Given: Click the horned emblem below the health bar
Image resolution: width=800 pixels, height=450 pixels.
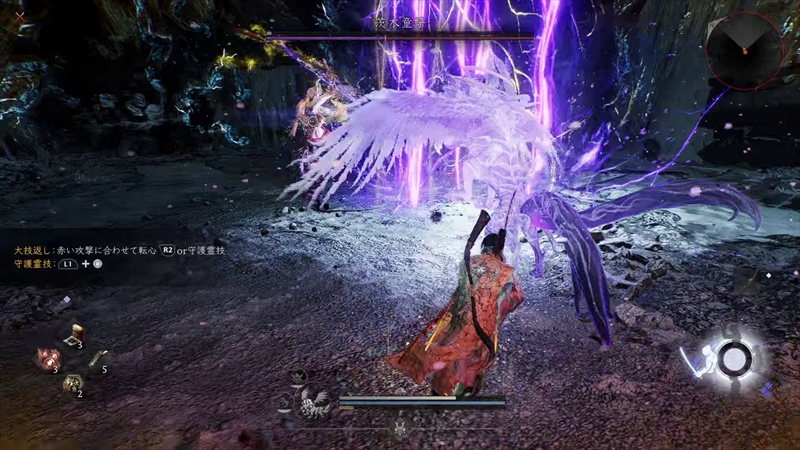Looking at the screenshot, I should click(401, 428).
